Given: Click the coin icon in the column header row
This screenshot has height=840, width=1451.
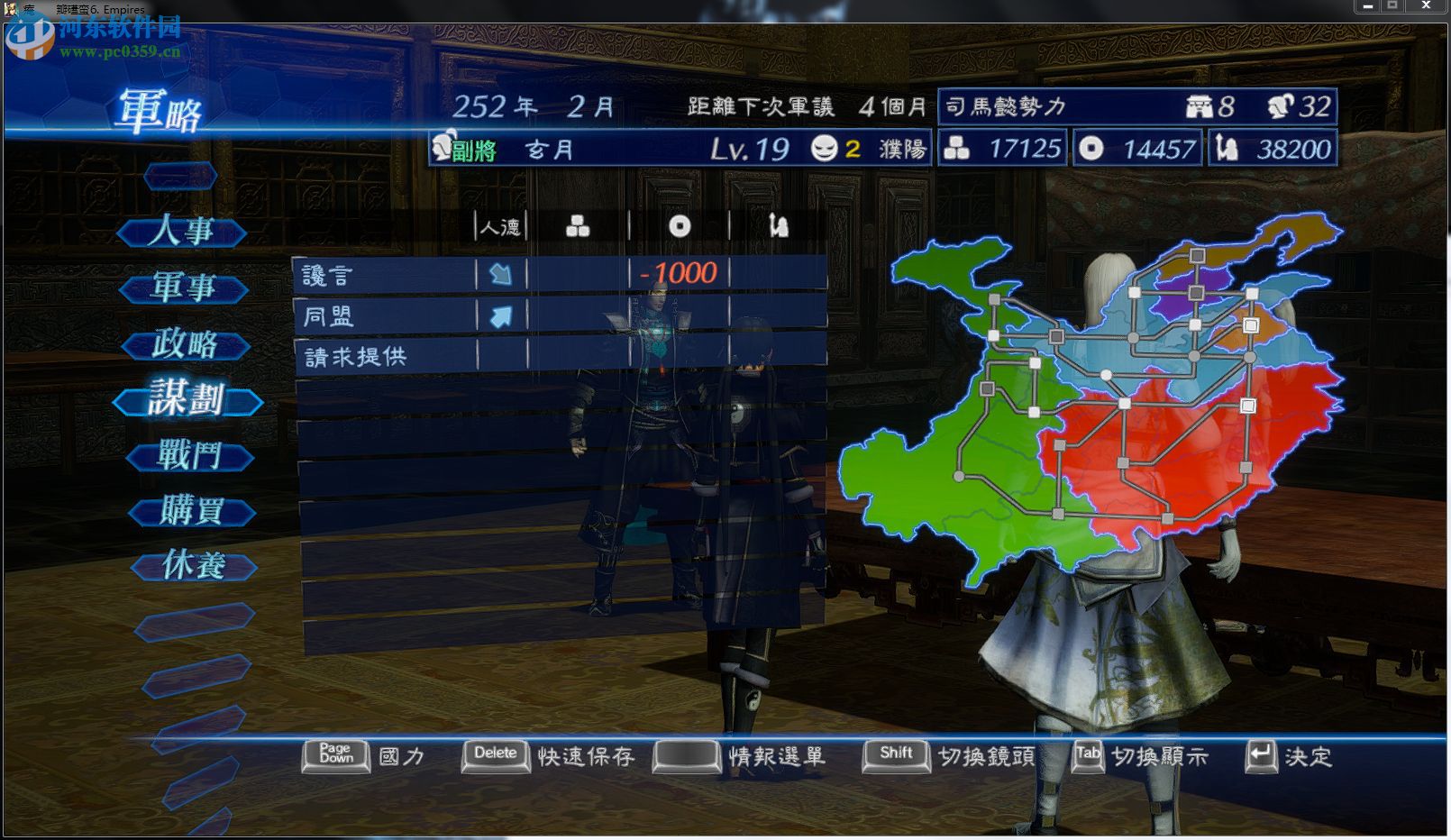Looking at the screenshot, I should 680,225.
